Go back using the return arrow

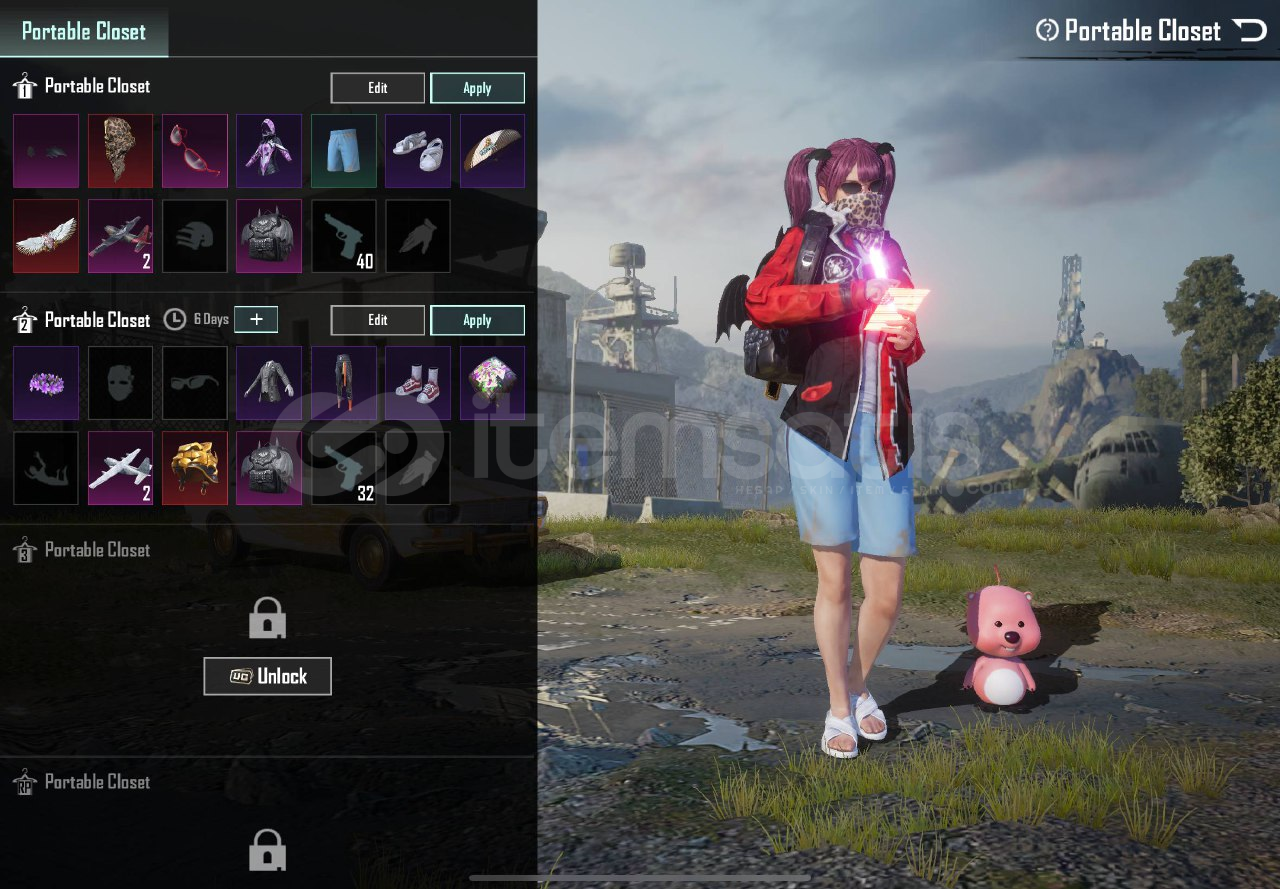(1249, 30)
